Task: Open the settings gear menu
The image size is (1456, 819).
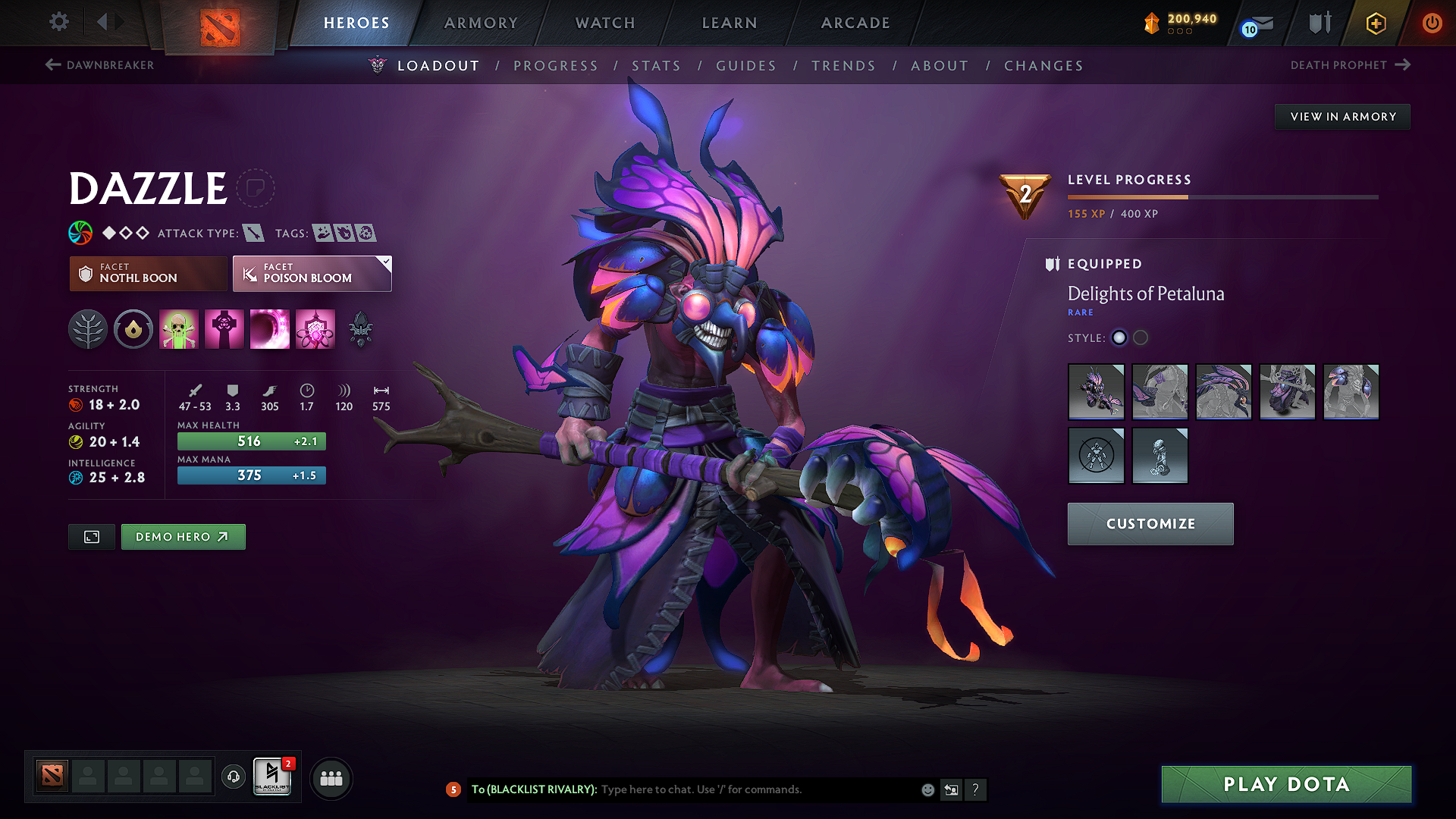Action: [x=59, y=22]
